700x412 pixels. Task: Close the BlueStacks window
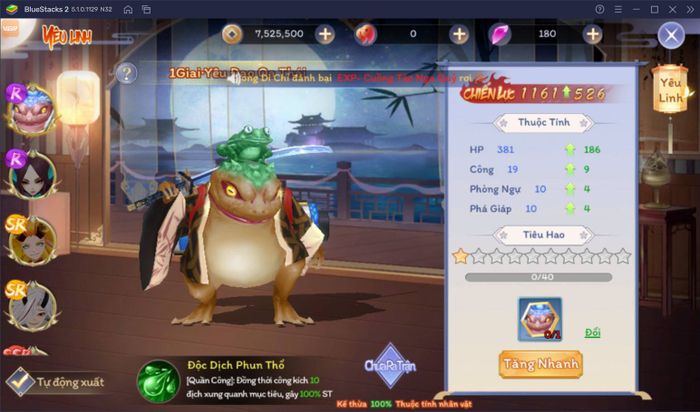pos(687,9)
